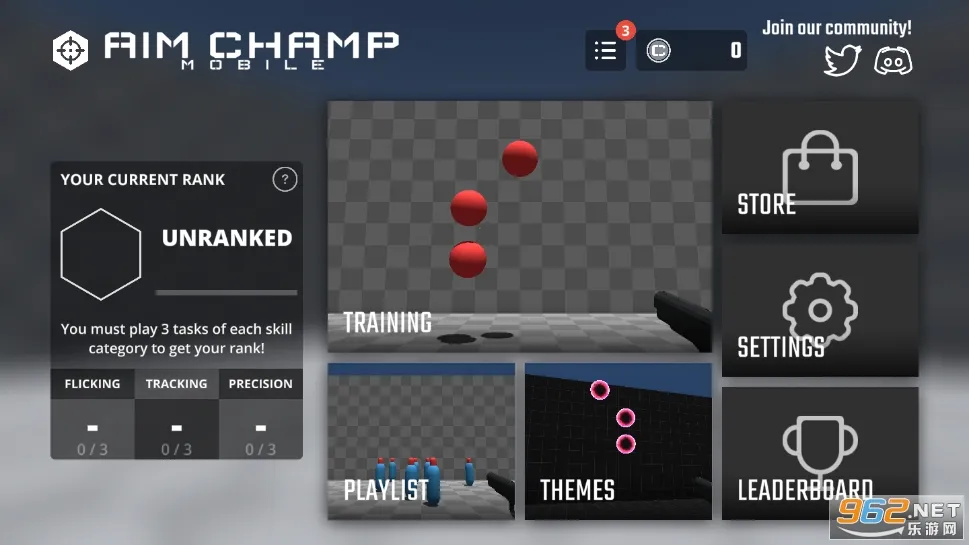Show rank help via question mark icon
Image resolution: width=969 pixels, height=545 pixels.
point(285,180)
